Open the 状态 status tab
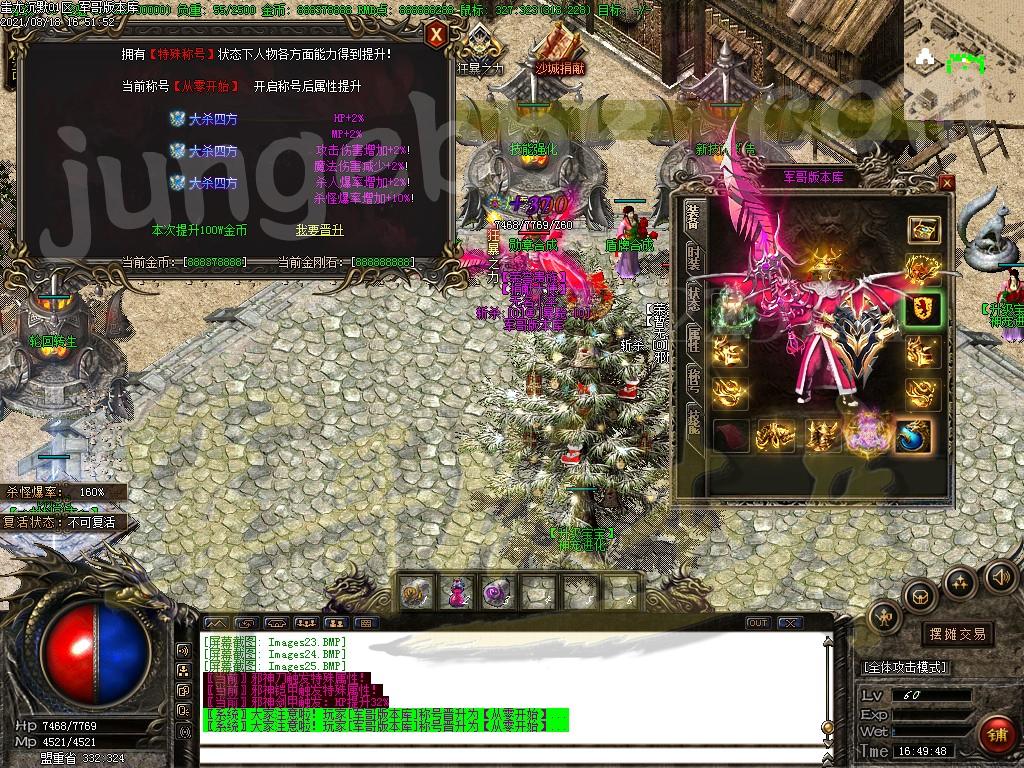This screenshot has width=1024, height=768. tap(693, 296)
